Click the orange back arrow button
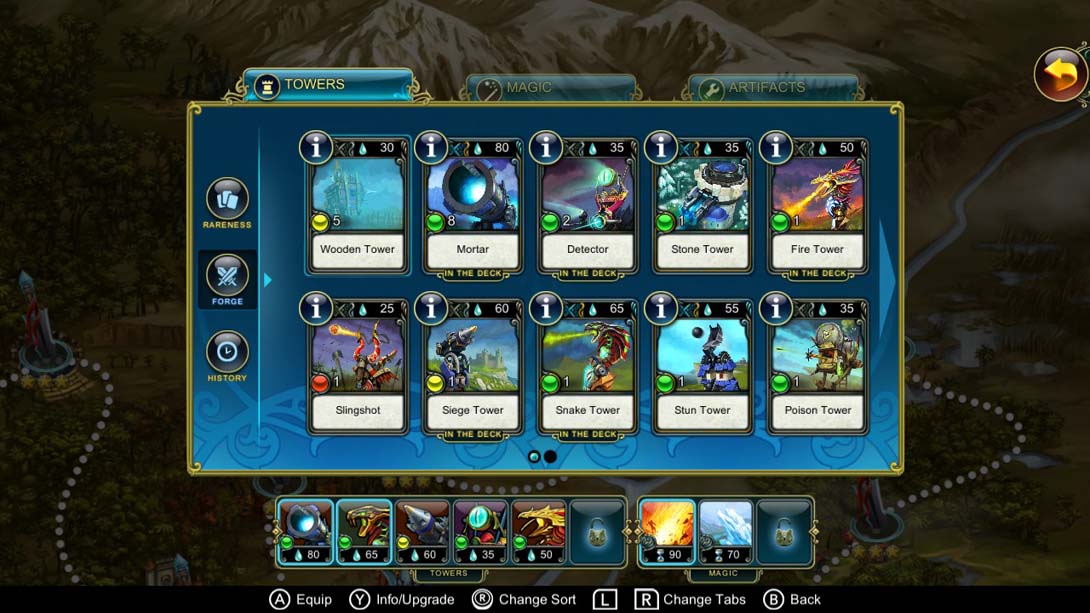1090x613 pixels. pyautogui.click(x=1060, y=74)
